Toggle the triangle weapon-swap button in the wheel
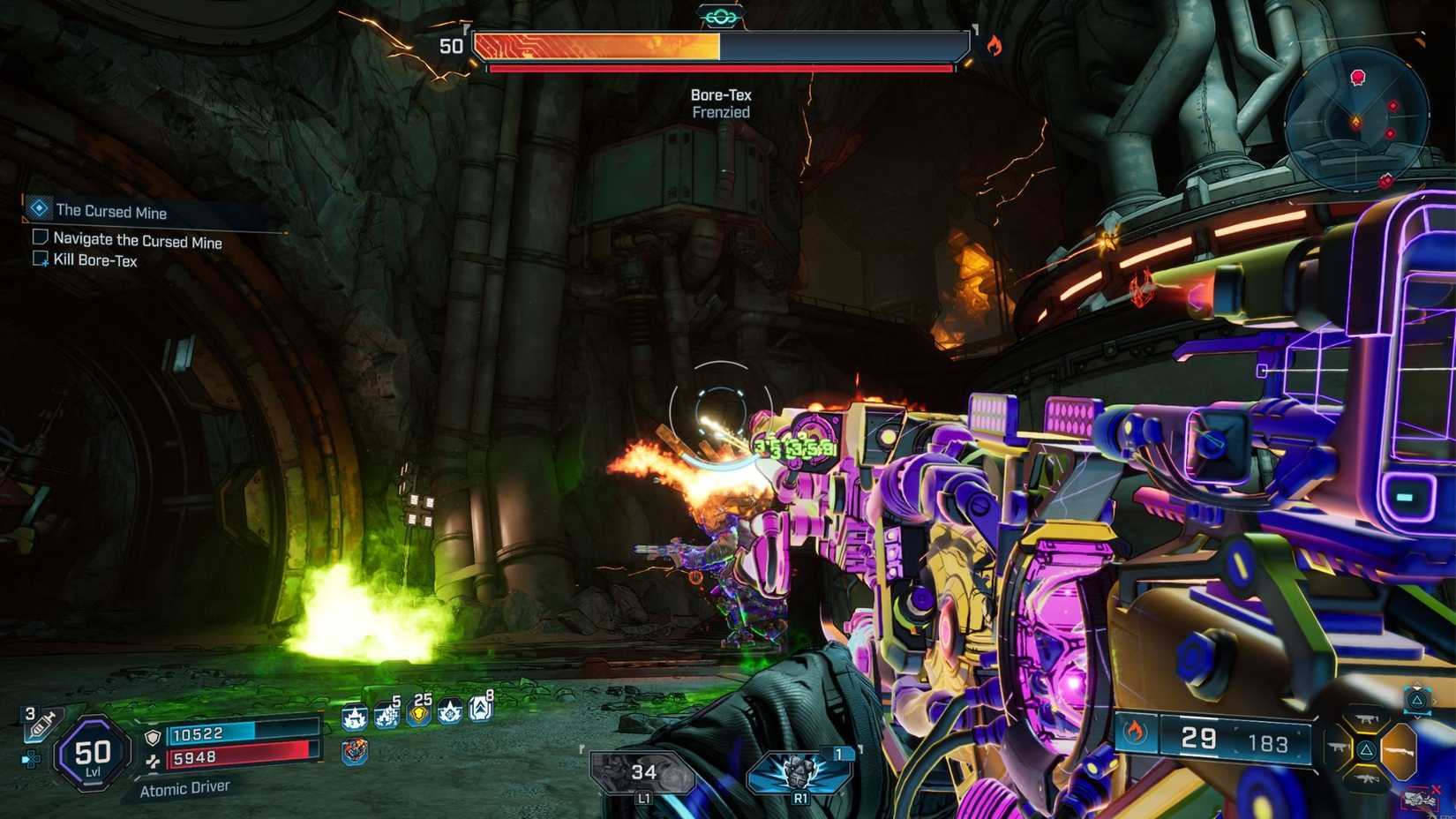 (x=1367, y=749)
